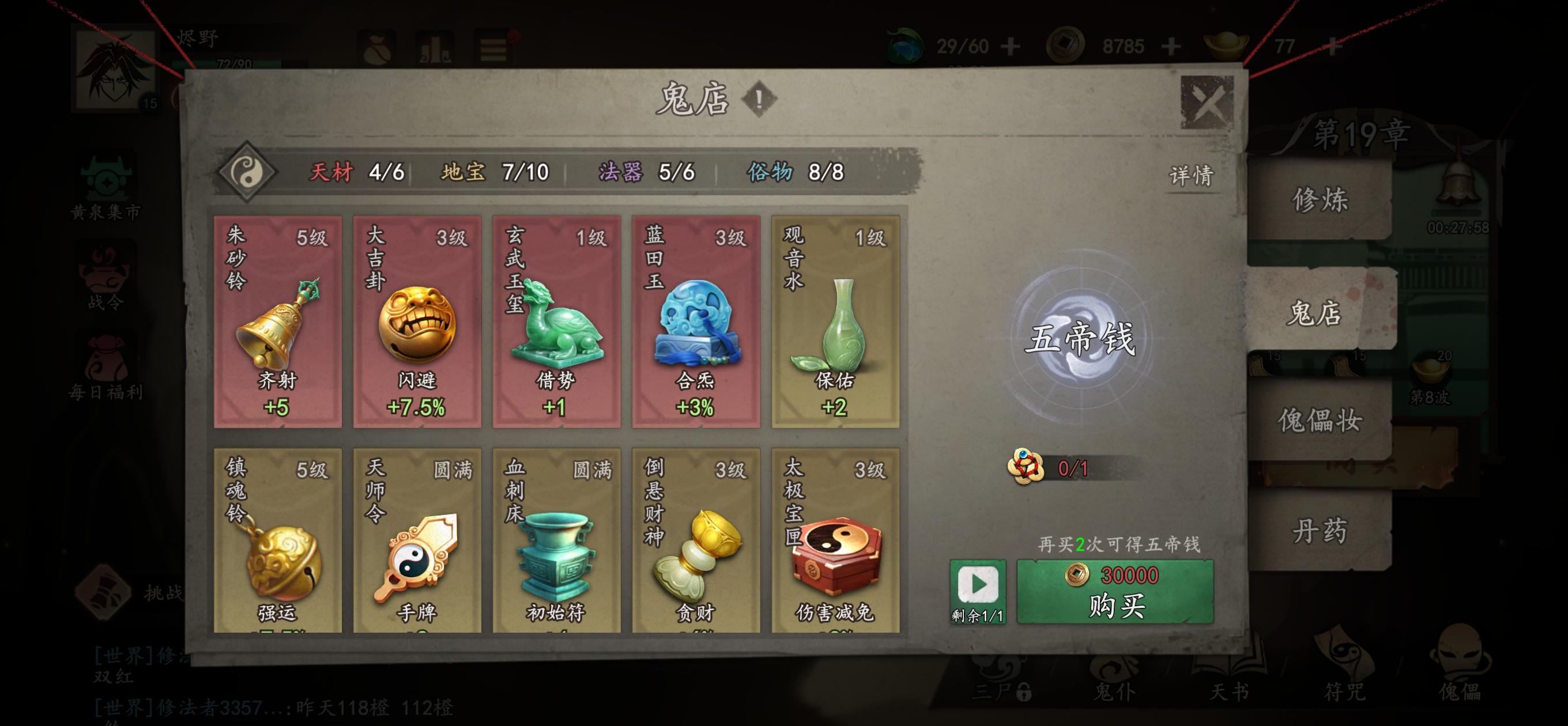Select the 观音水 green vase card

(x=835, y=322)
